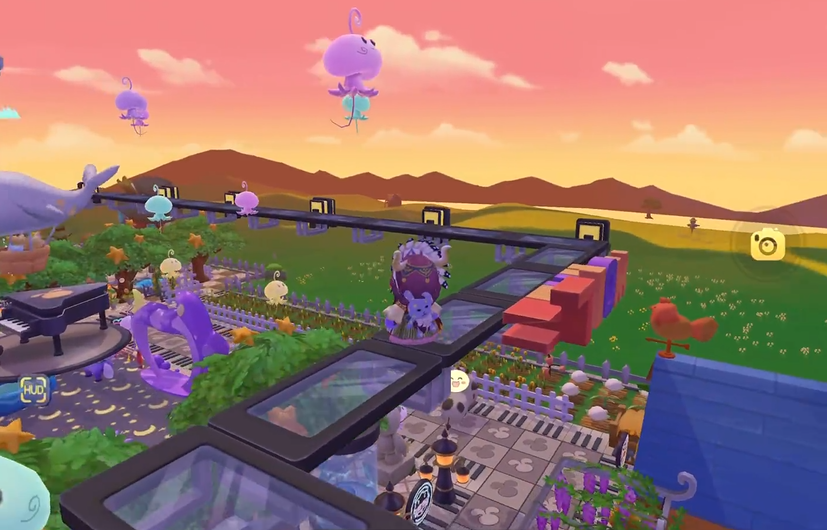Tap the yellow camera shutter button
The width and height of the screenshot is (827, 530).
pos(767,243)
